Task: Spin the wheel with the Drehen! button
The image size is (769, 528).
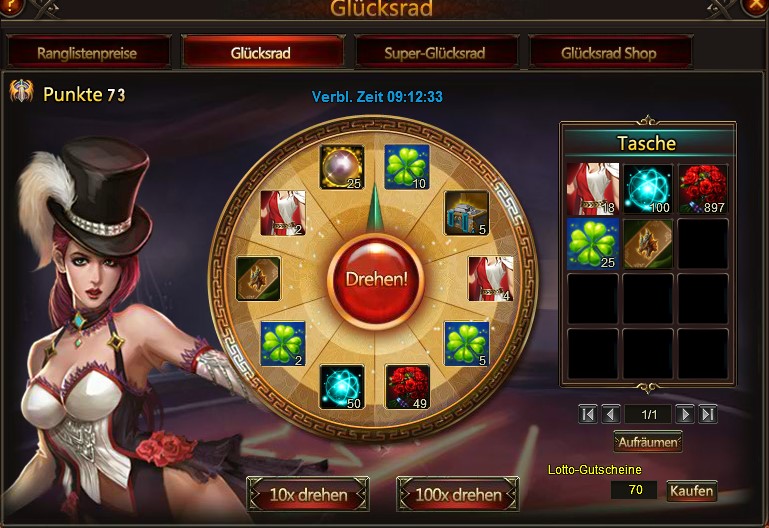Action: coord(377,277)
